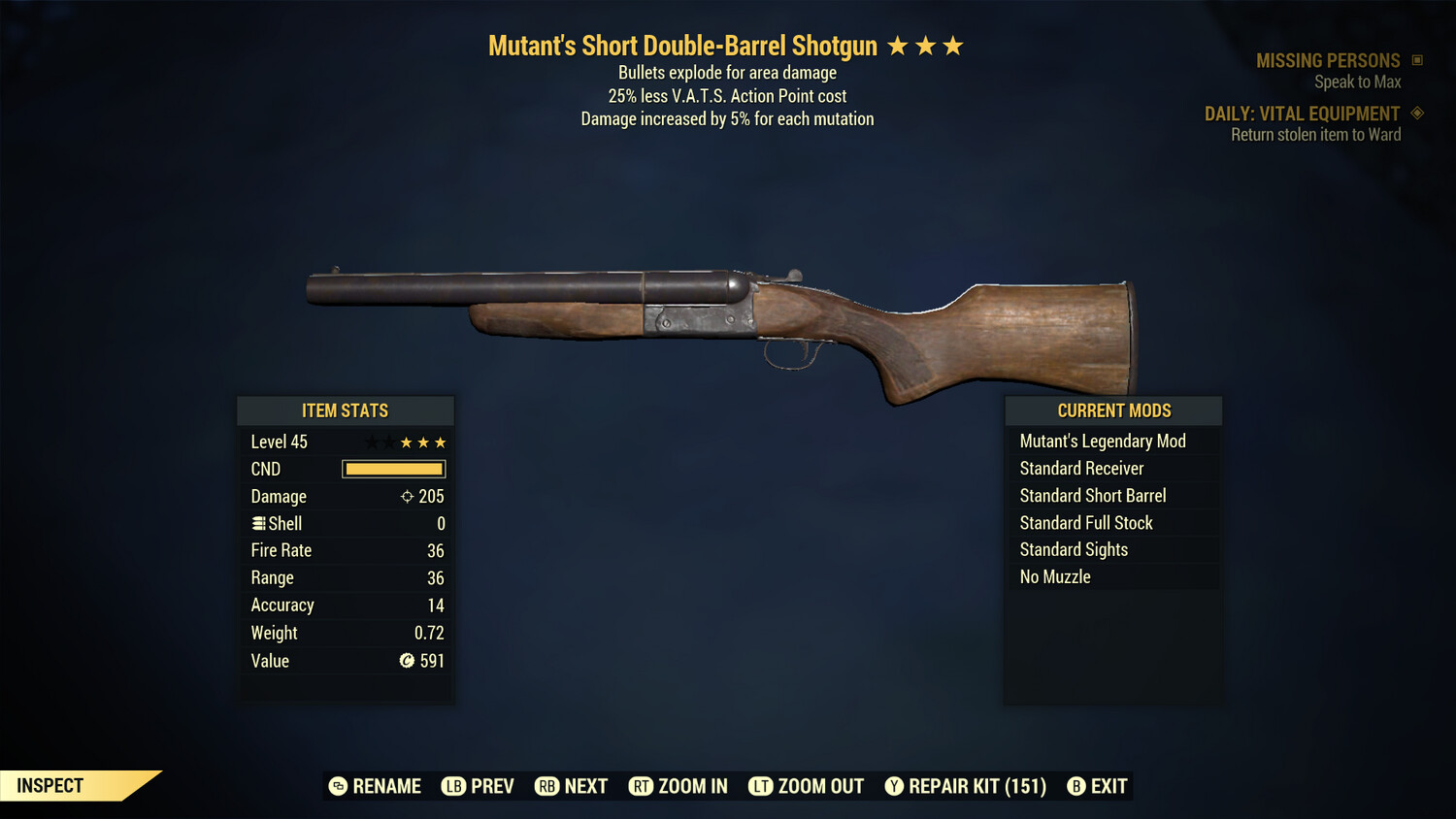
Task: Click the third star after the weapon name
Action: click(x=954, y=45)
